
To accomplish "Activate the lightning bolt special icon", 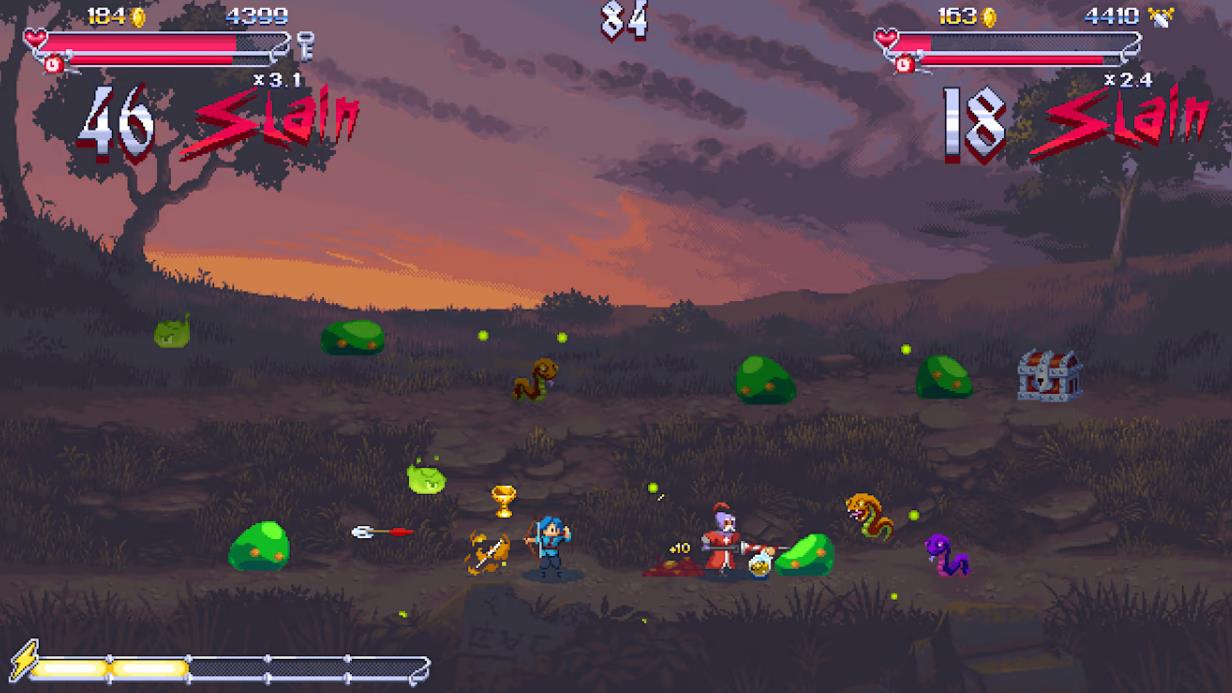I will [x=22, y=659].
